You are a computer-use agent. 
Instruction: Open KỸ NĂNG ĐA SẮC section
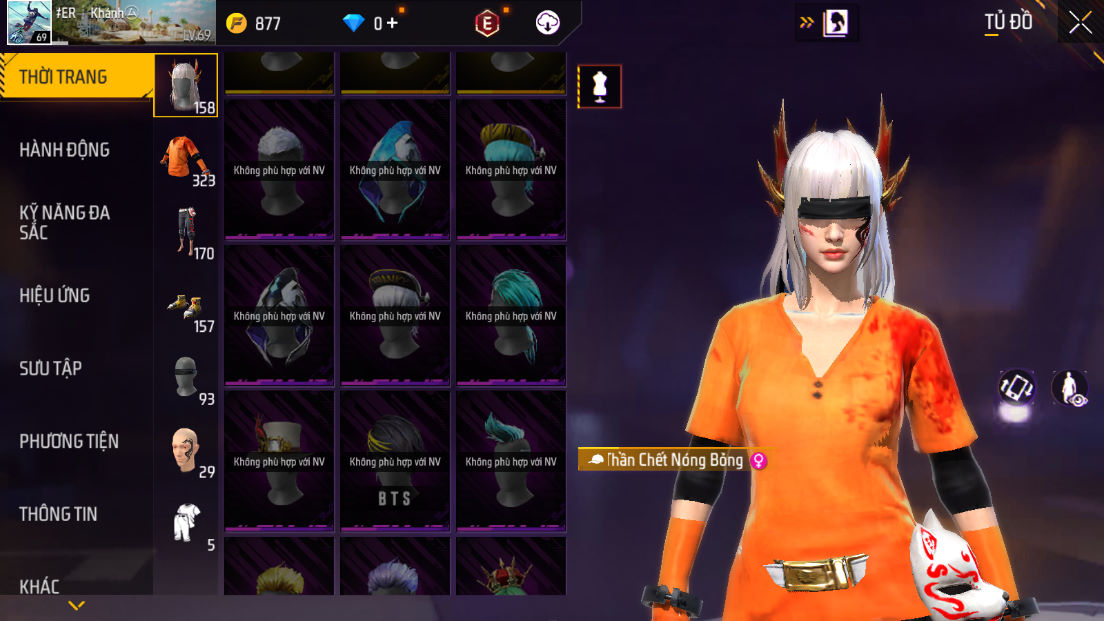pyautogui.click(x=65, y=222)
